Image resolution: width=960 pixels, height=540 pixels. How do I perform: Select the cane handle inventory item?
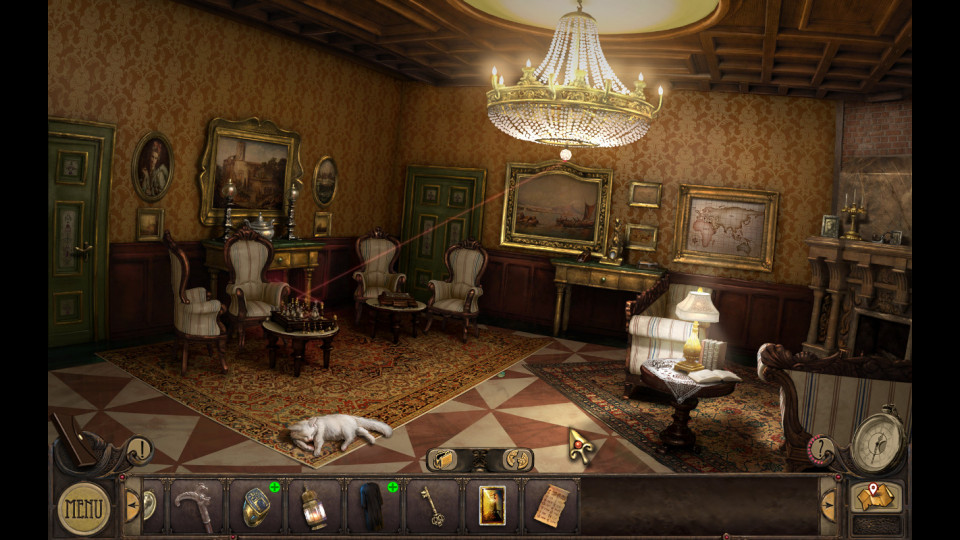[193, 506]
